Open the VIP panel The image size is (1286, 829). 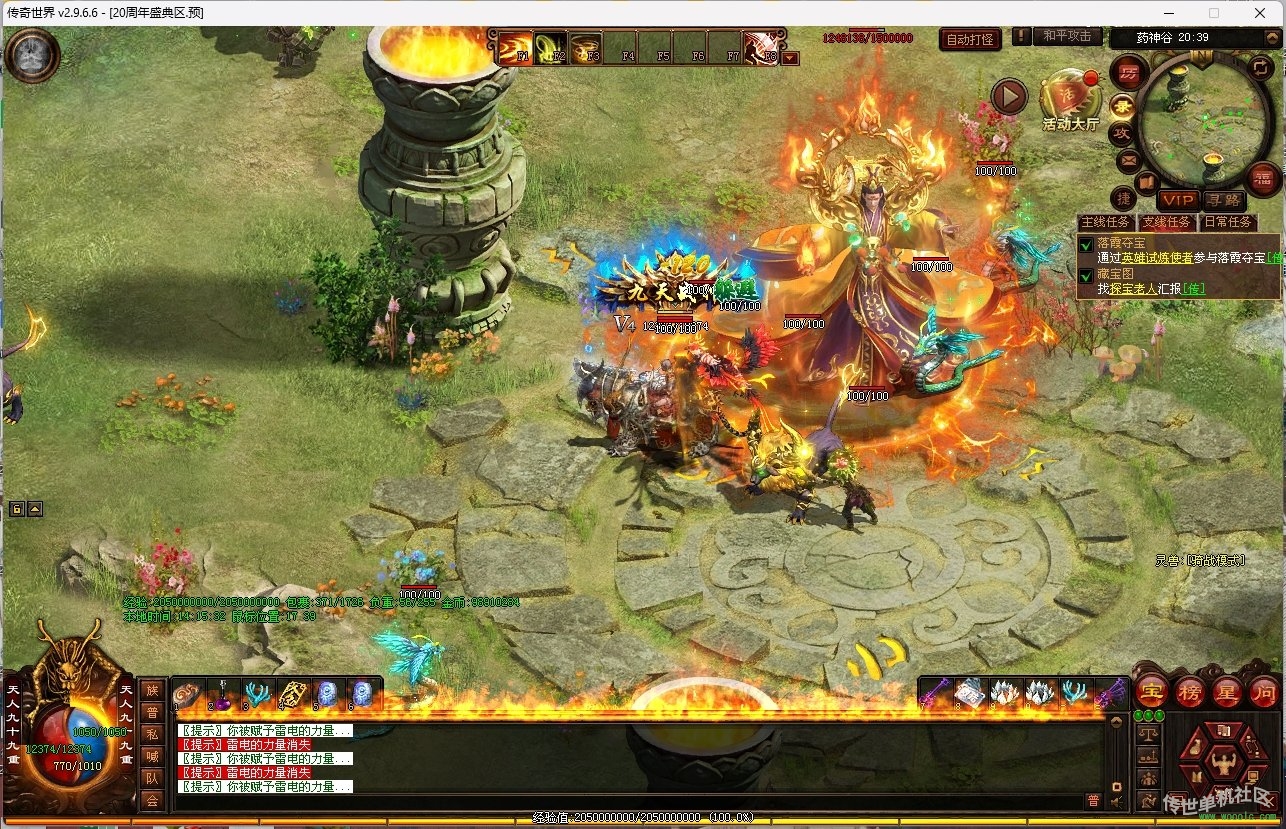1179,201
